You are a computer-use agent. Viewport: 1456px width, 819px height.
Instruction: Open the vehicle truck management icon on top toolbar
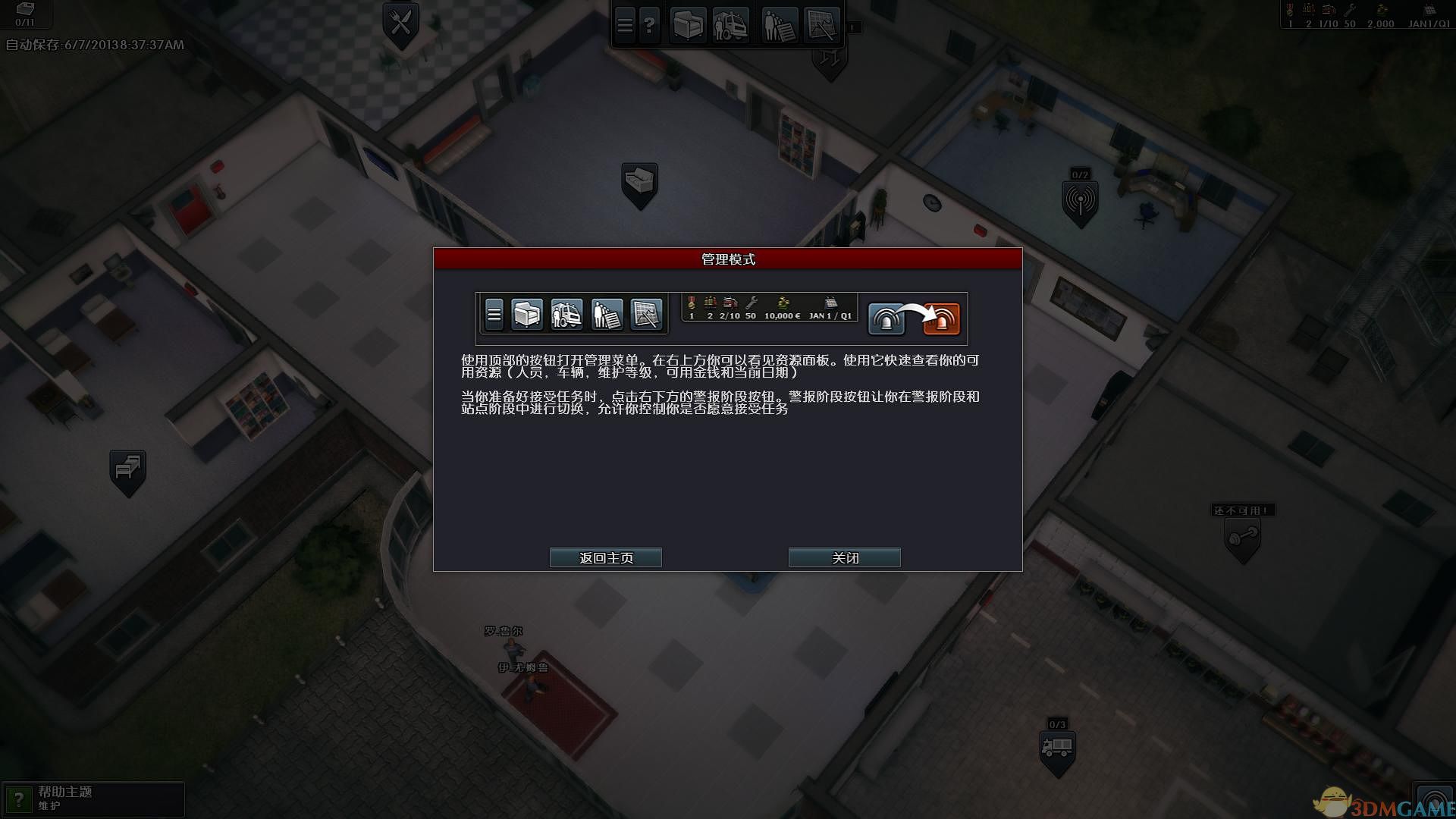730,24
